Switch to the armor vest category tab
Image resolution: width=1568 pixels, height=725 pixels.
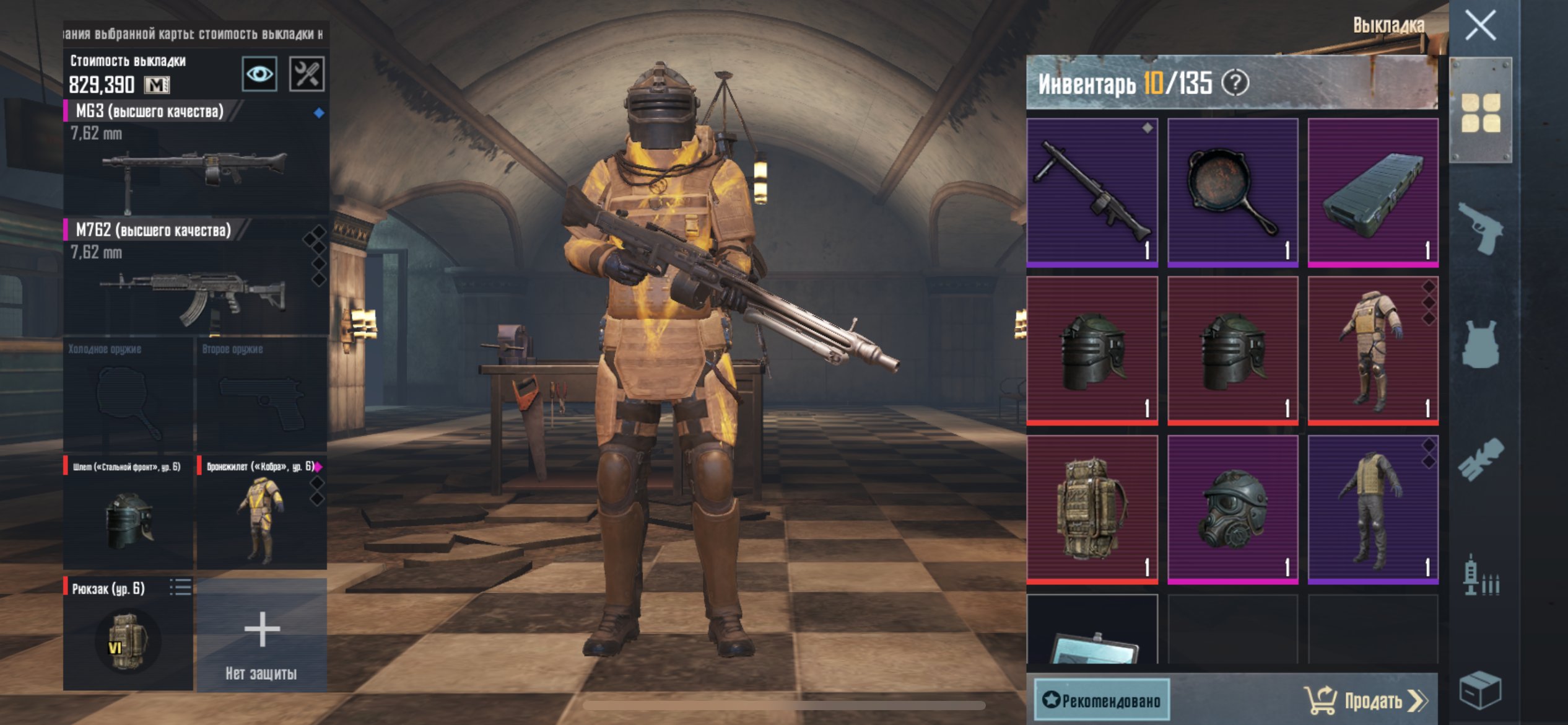tap(1481, 345)
